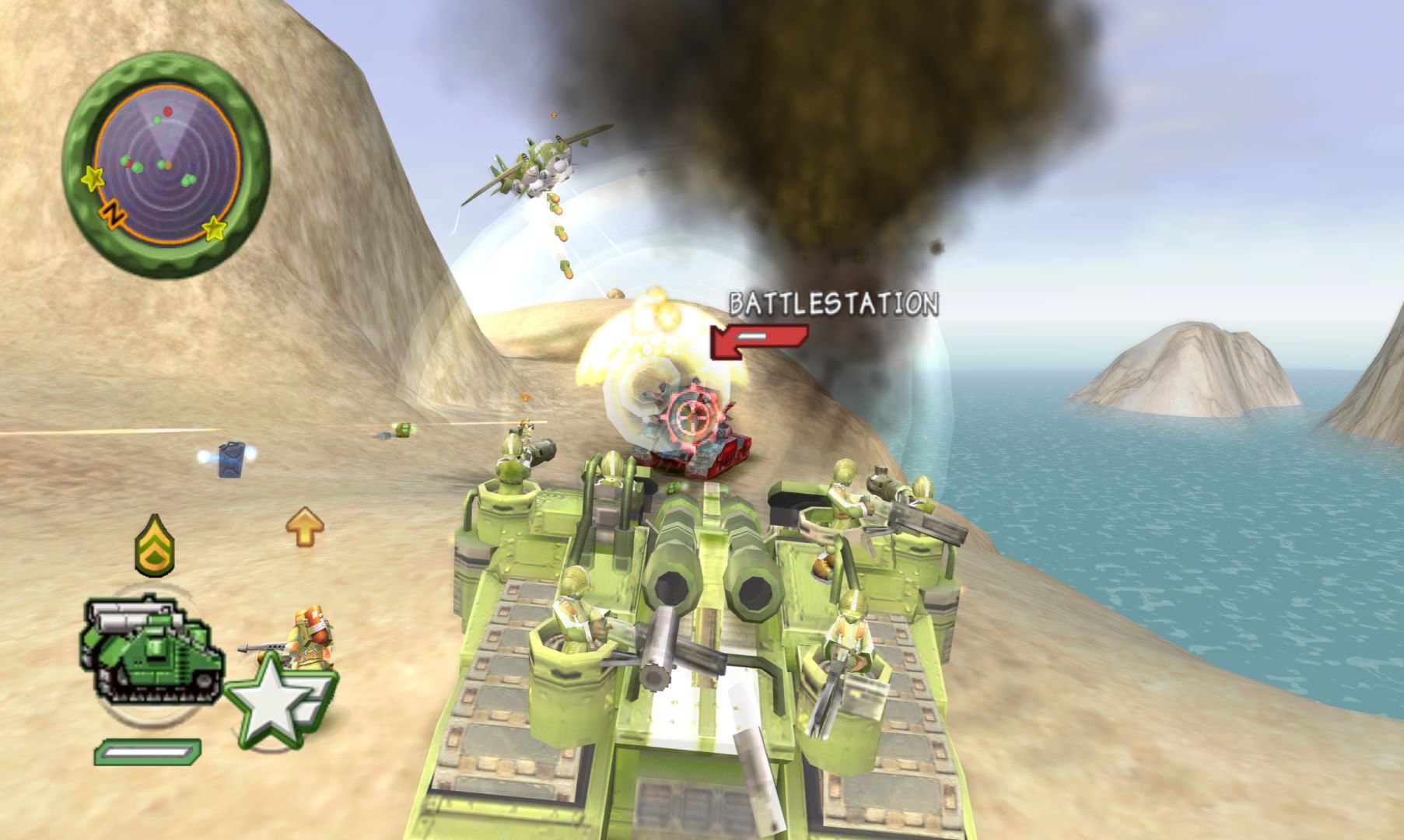Screen dimensions: 1404x840
Task: Click the sergeant rank chevron badge
Action: [x=155, y=545]
